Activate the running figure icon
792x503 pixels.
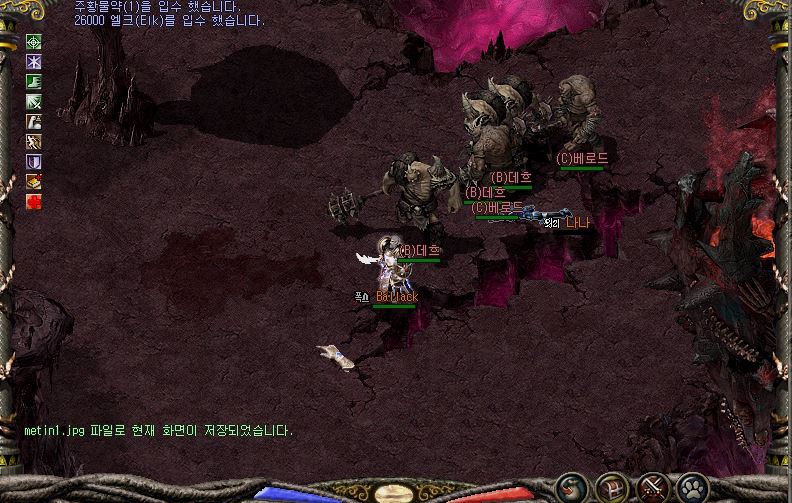(x=34, y=142)
